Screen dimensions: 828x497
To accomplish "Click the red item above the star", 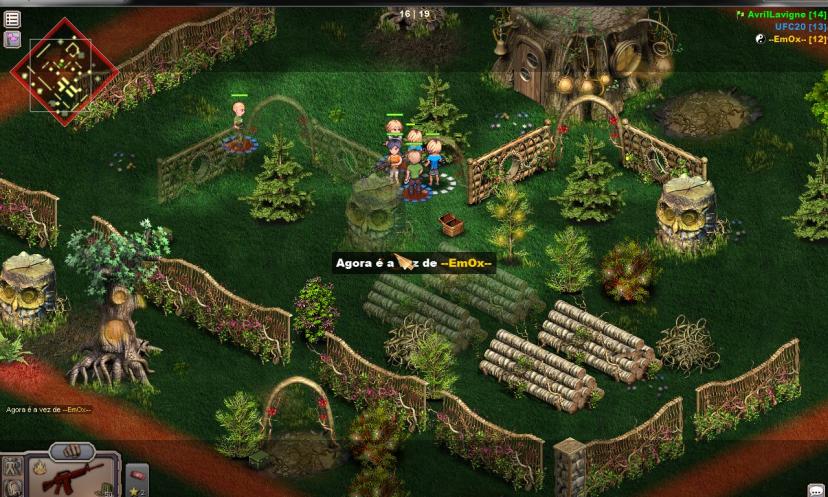I will point(138,474).
